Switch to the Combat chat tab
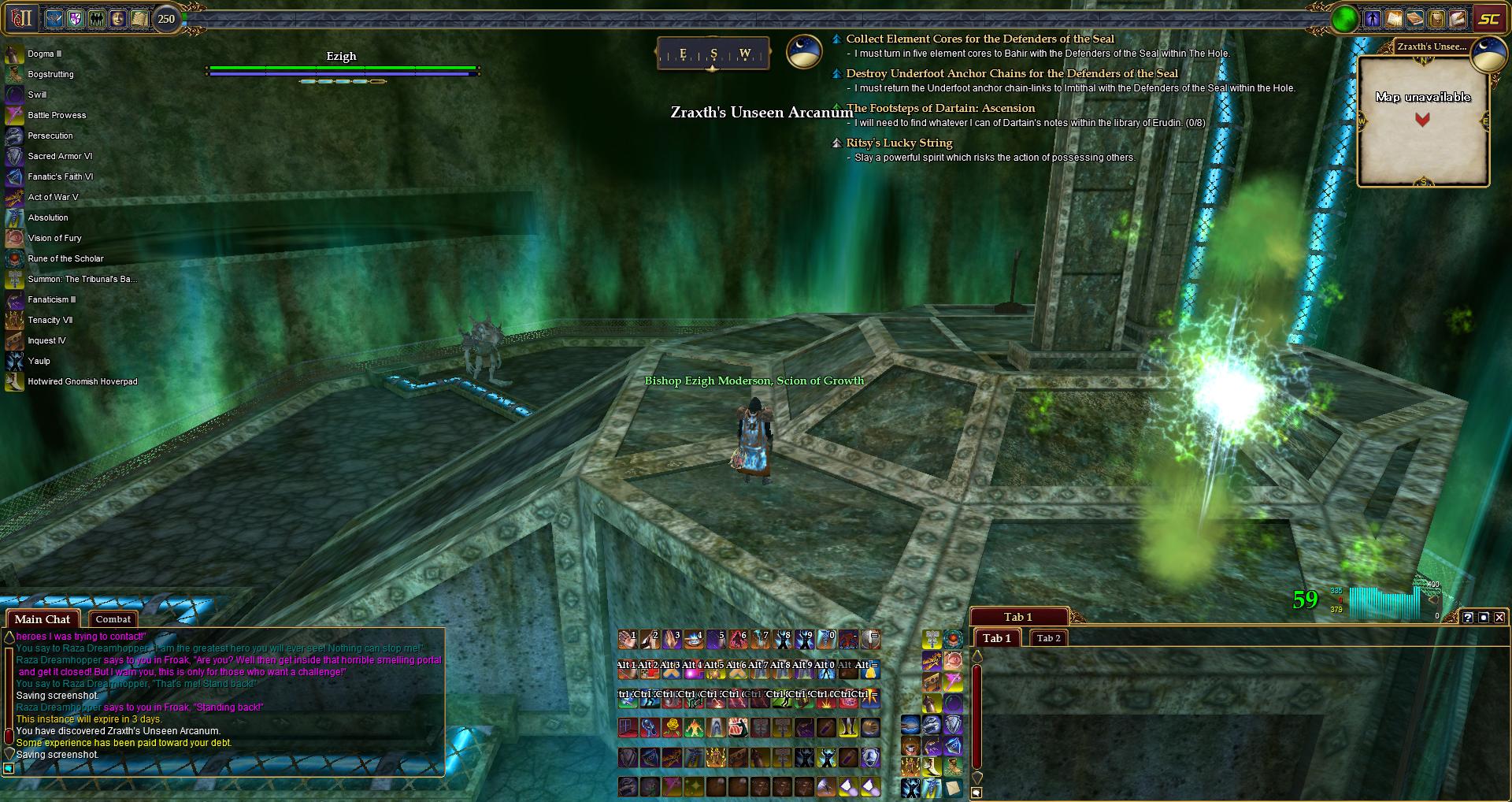1512x802 pixels. tap(113, 619)
